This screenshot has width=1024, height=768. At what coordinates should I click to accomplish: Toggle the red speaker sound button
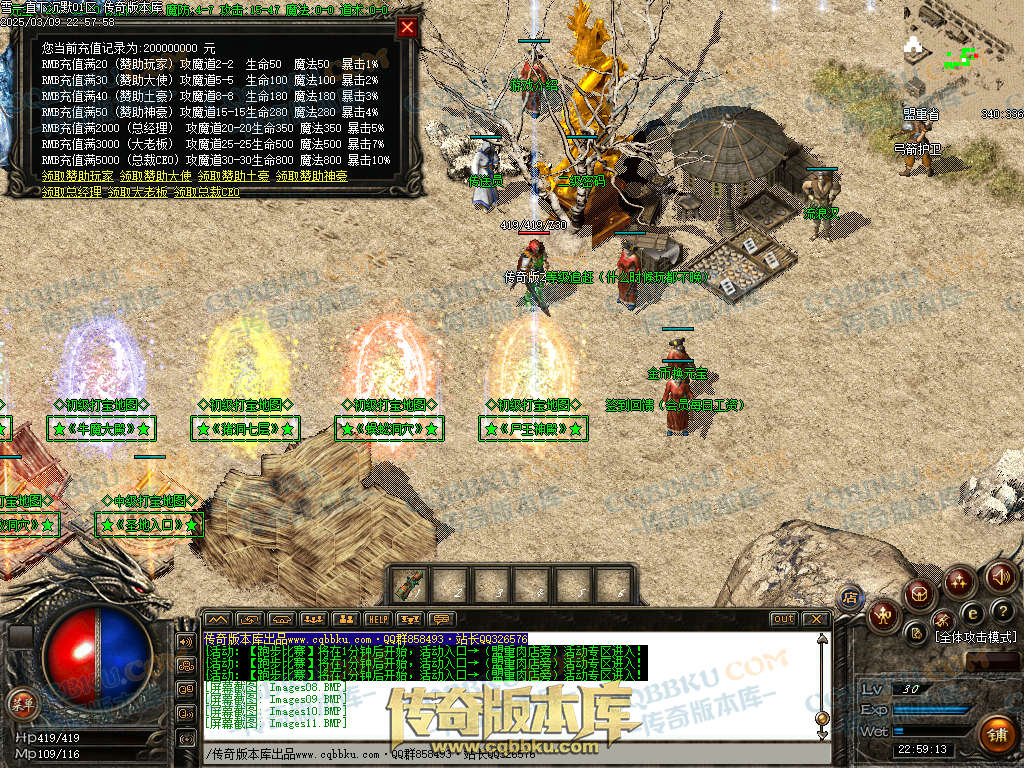[x=1001, y=577]
